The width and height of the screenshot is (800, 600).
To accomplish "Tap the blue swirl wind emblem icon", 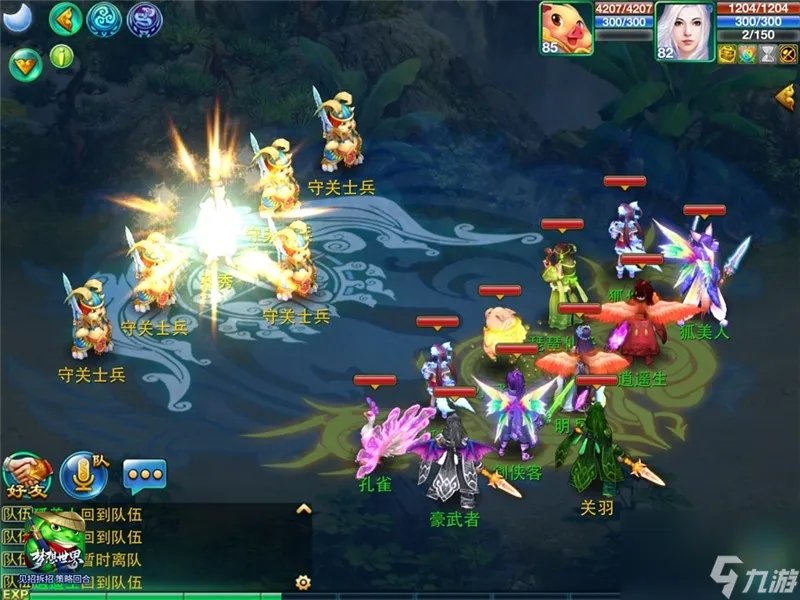I will (105, 18).
